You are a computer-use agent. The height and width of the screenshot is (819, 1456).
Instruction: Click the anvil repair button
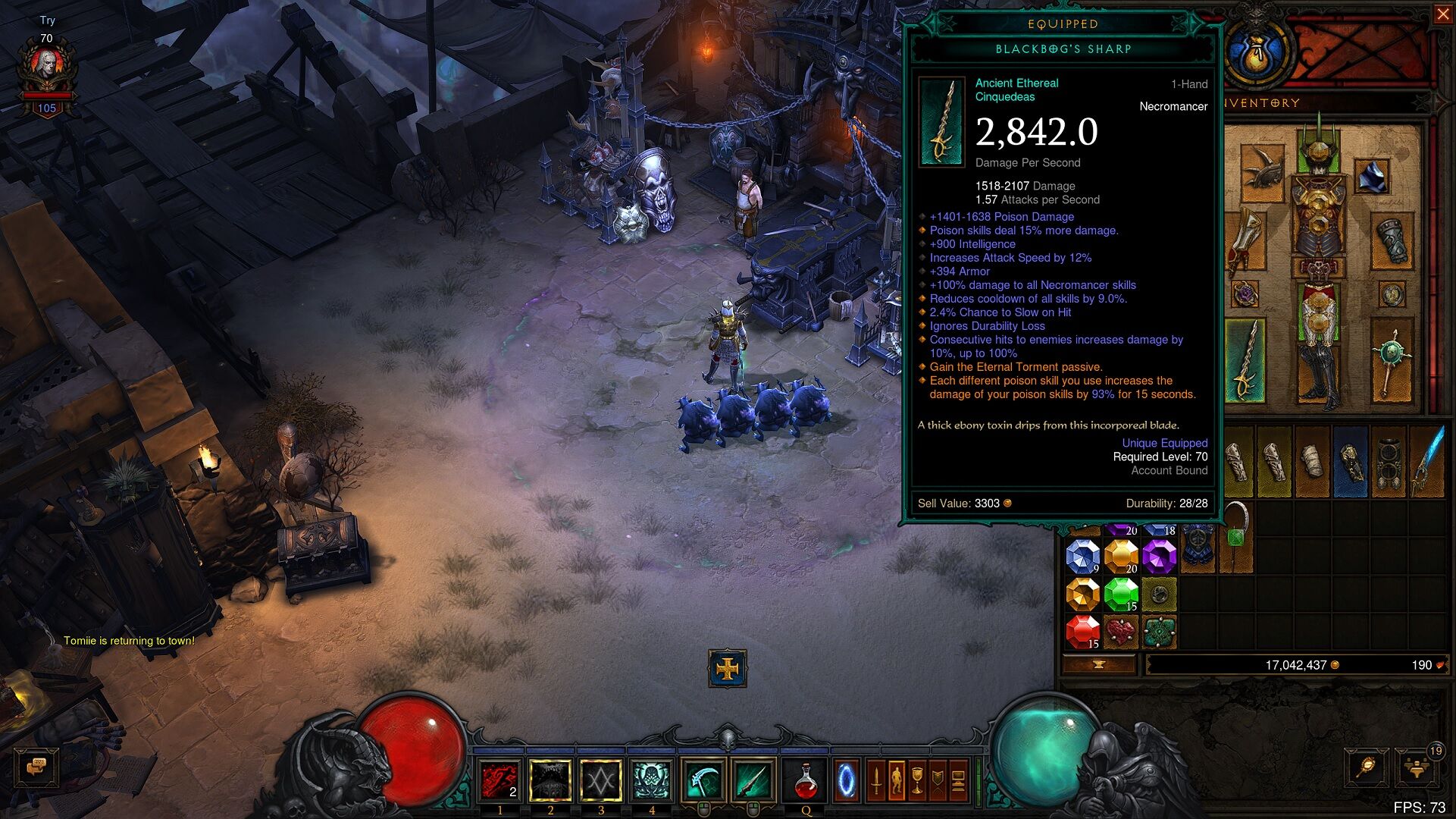[1098, 665]
